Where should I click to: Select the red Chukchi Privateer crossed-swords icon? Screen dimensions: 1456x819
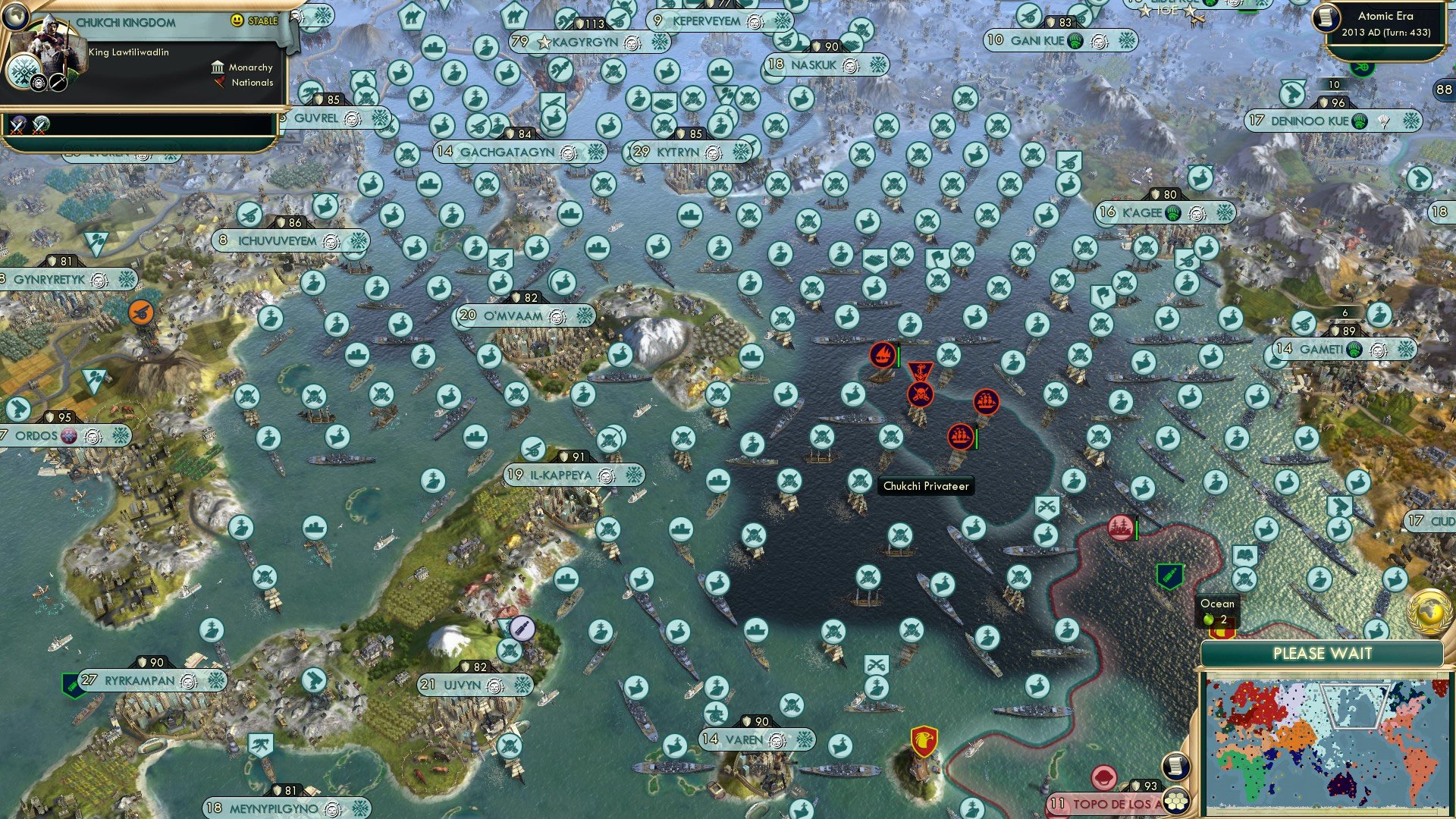921,394
